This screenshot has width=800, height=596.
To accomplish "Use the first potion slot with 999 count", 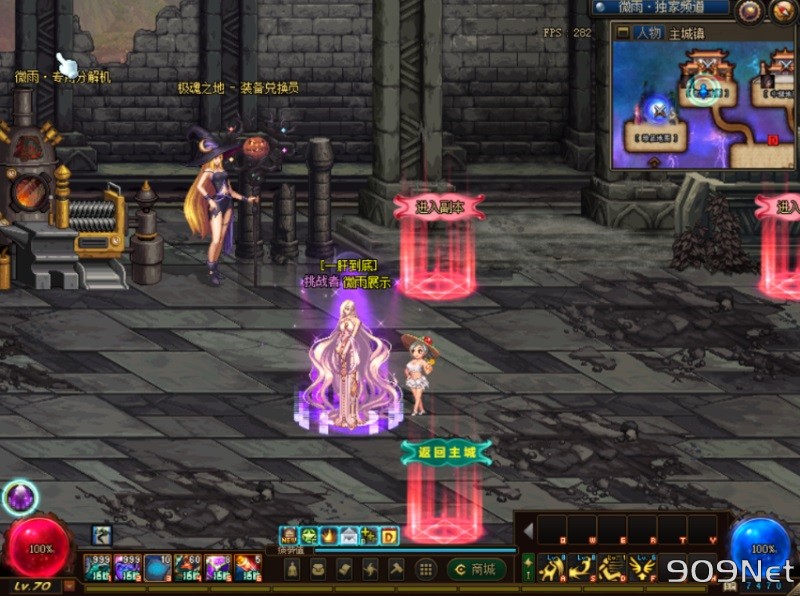I will pyautogui.click(x=98, y=568).
